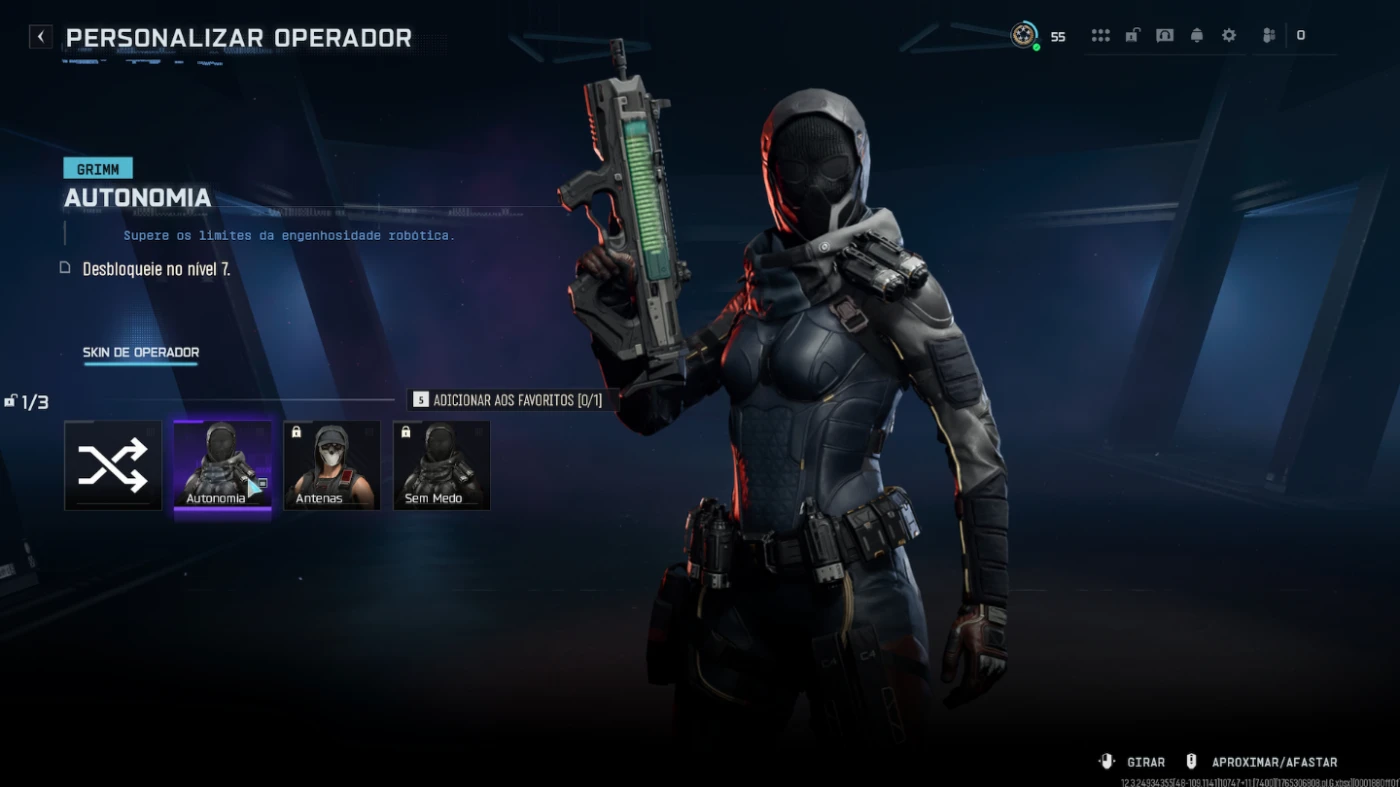Select the random shuffle skin tile
Viewport: 1400px width, 787px height.
click(x=113, y=465)
